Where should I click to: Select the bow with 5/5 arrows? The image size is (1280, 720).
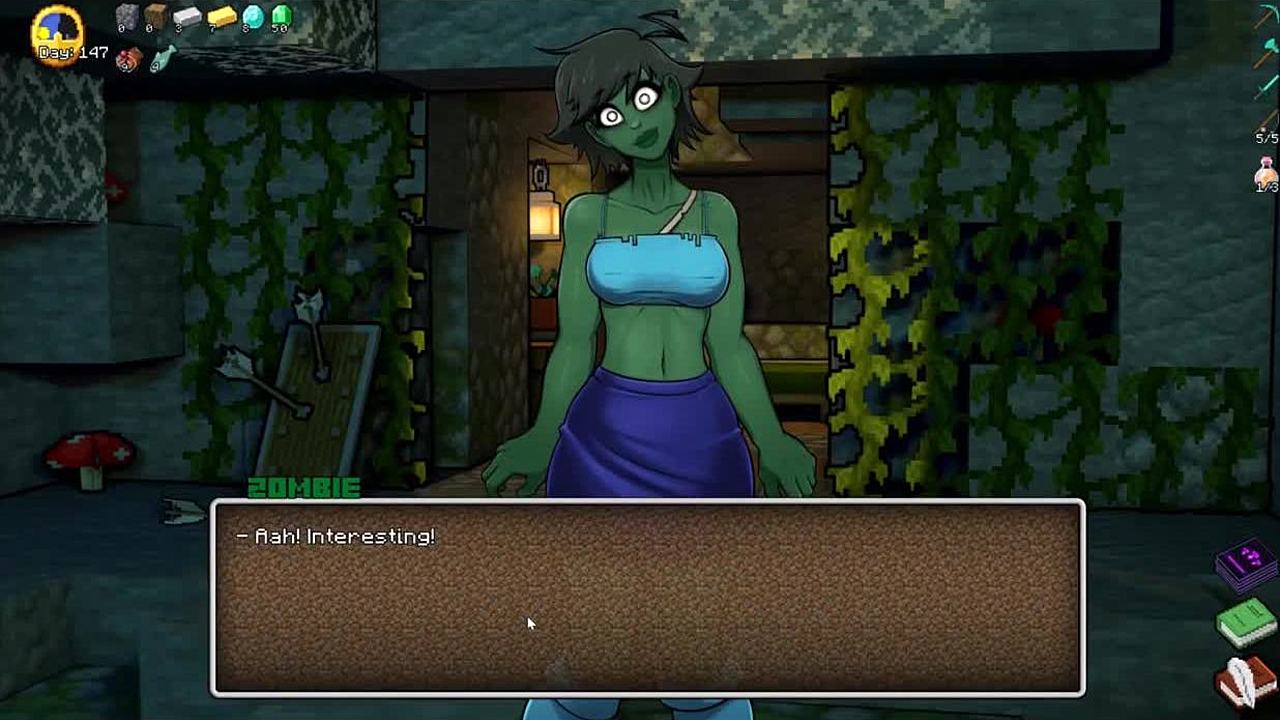(1267, 120)
